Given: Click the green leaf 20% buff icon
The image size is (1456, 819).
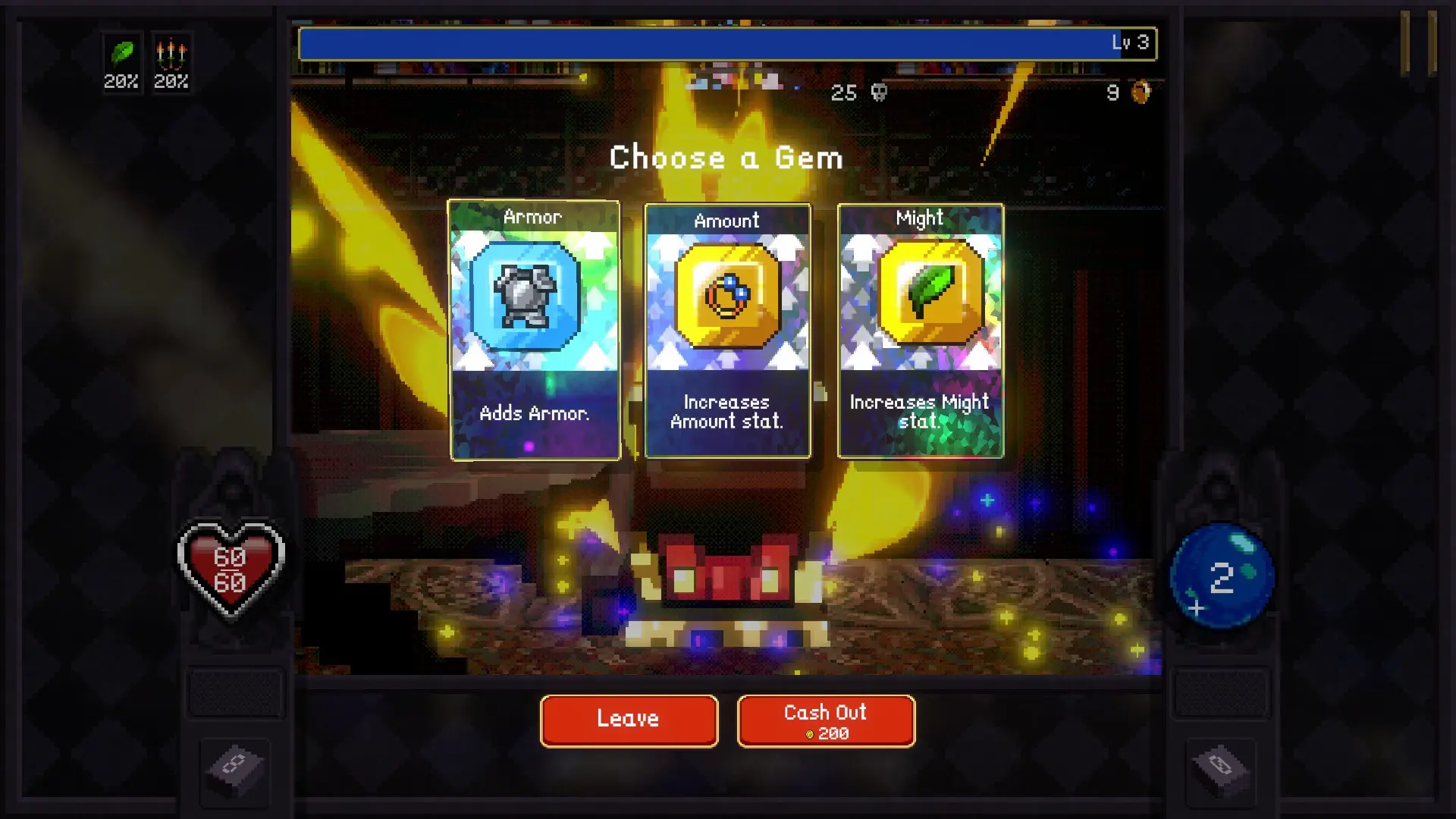Looking at the screenshot, I should (121, 53).
